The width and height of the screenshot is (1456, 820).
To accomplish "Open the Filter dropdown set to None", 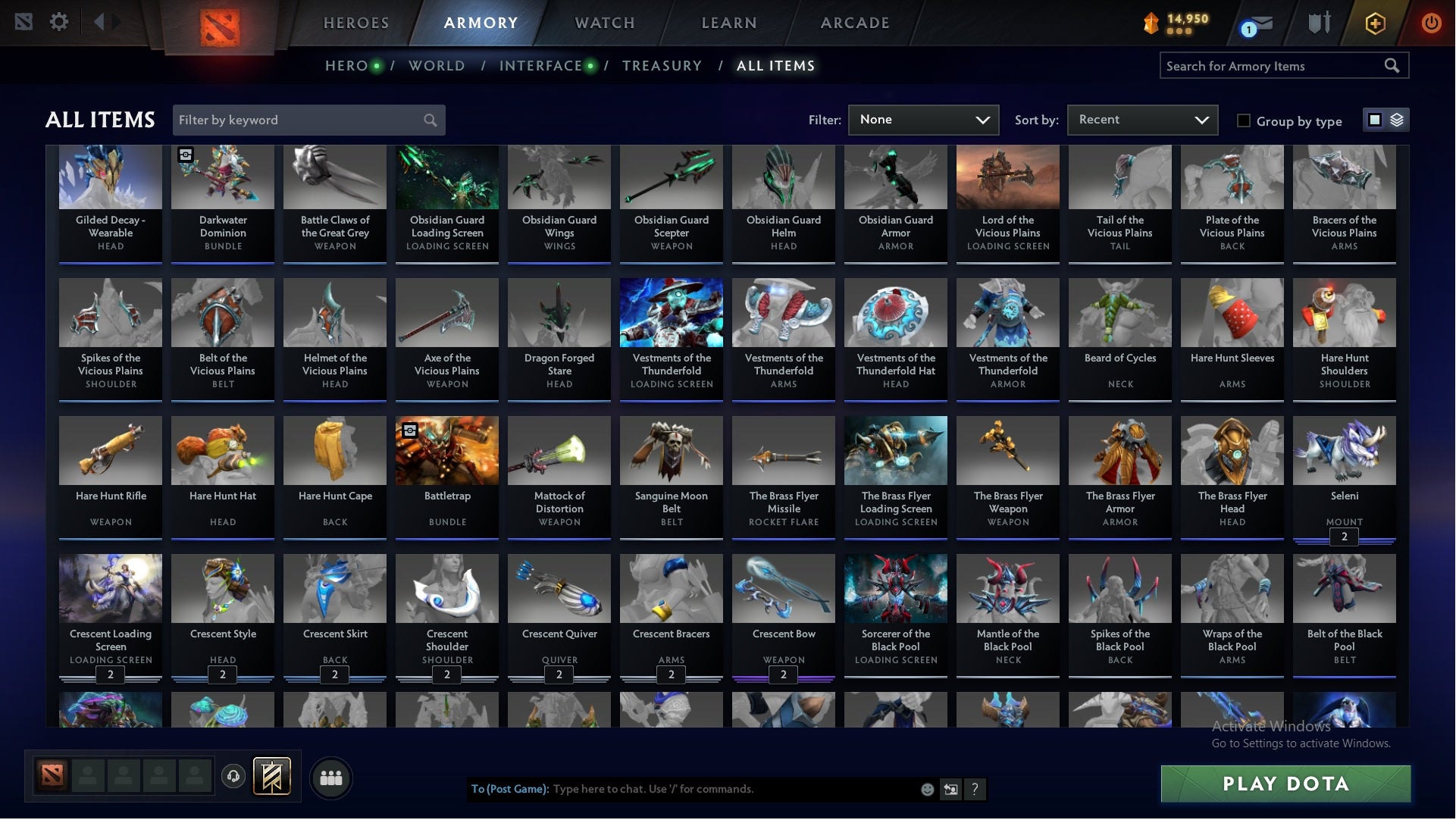I will click(924, 120).
